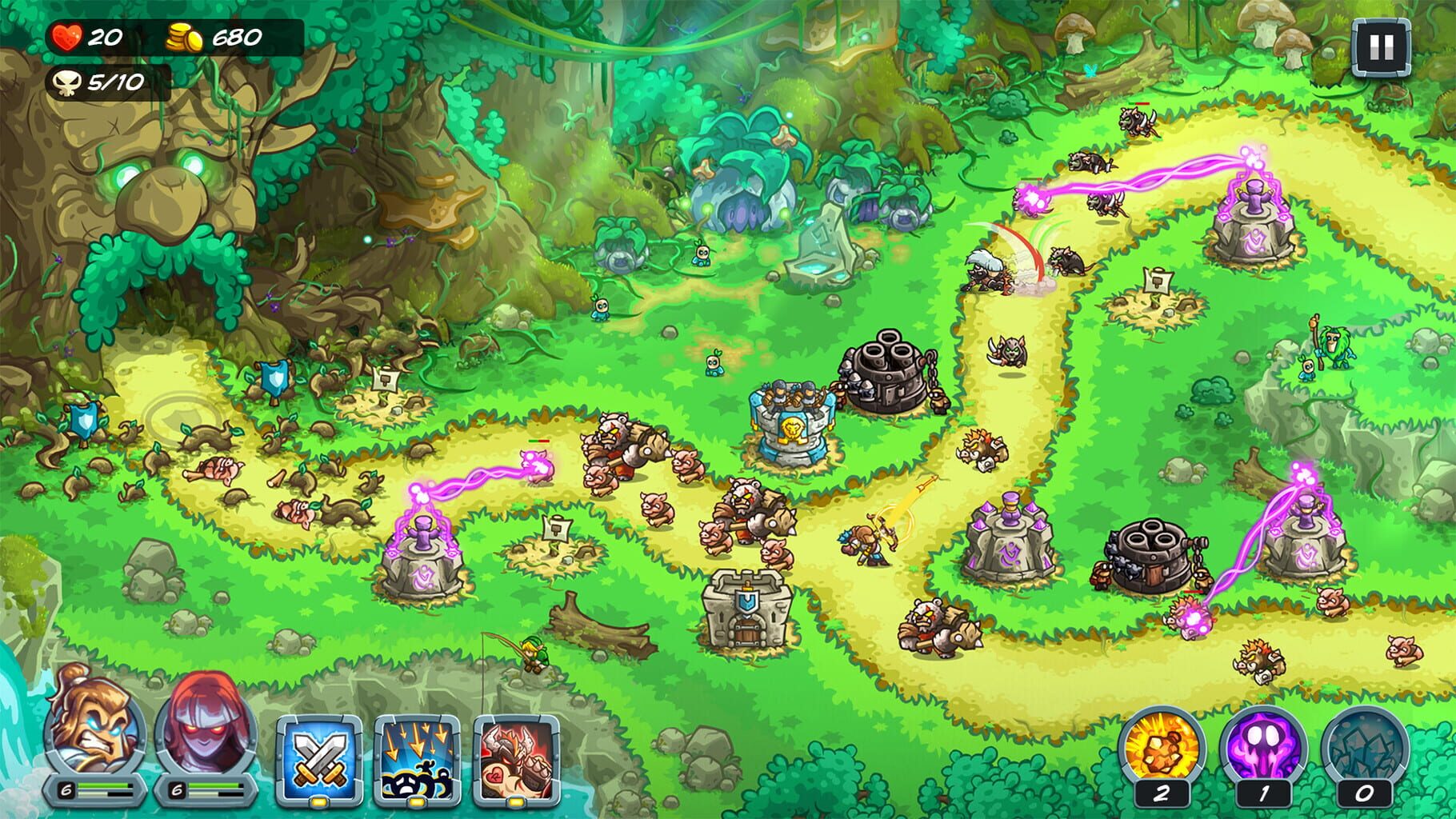Pause the game
Image resolution: width=1456 pixels, height=819 pixels.
(x=1381, y=49)
